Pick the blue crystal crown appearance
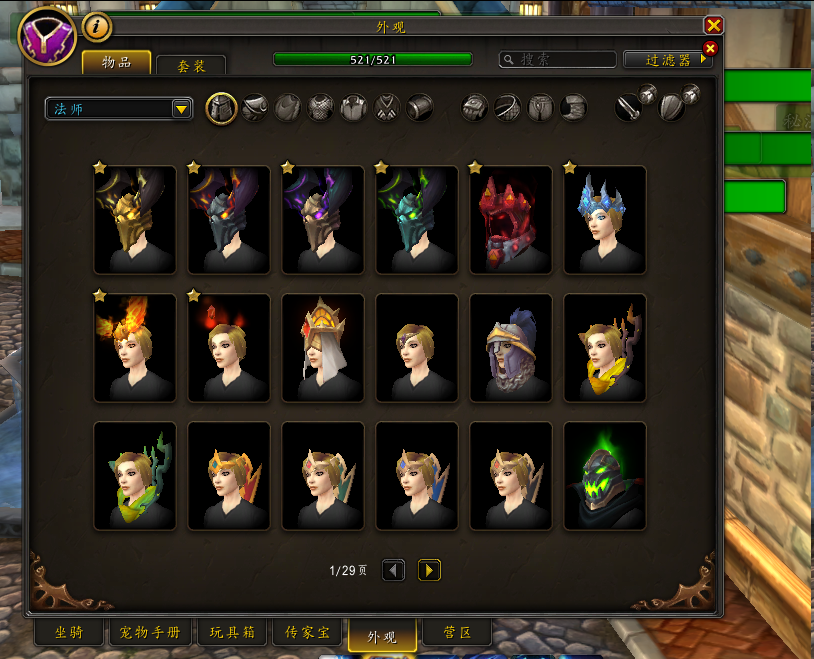 click(x=605, y=220)
